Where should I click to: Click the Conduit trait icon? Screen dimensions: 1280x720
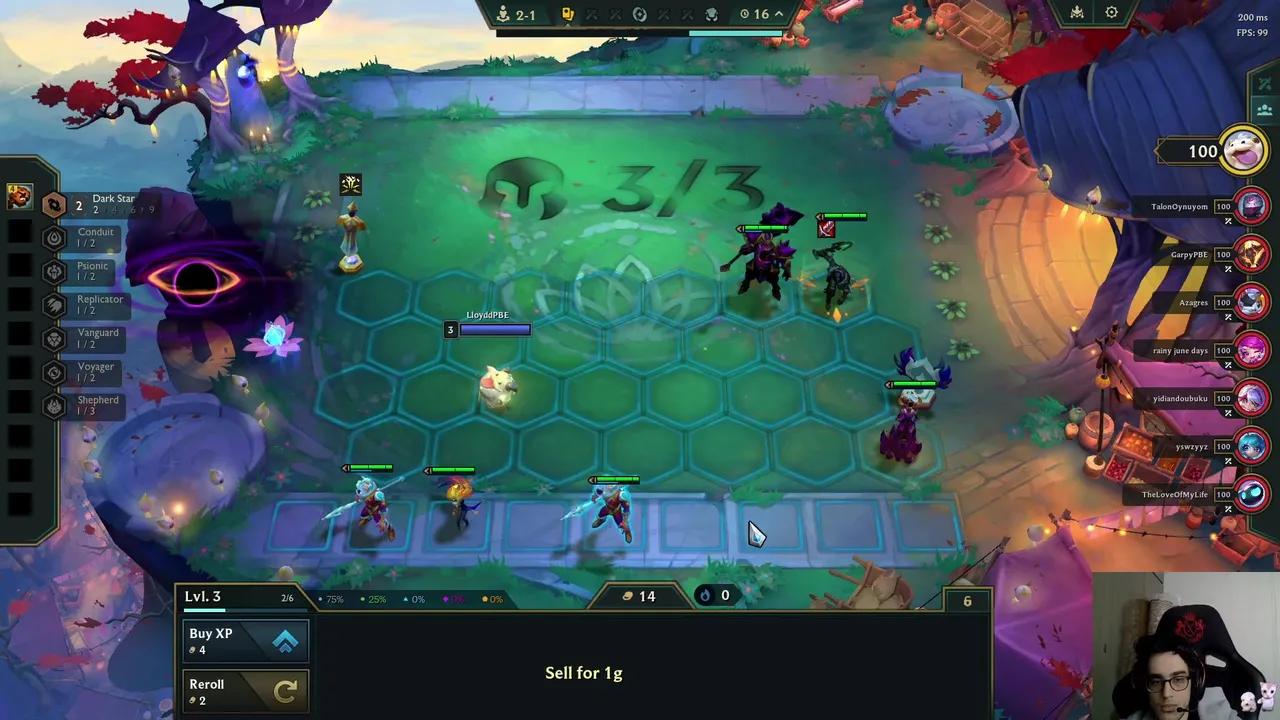coord(51,237)
